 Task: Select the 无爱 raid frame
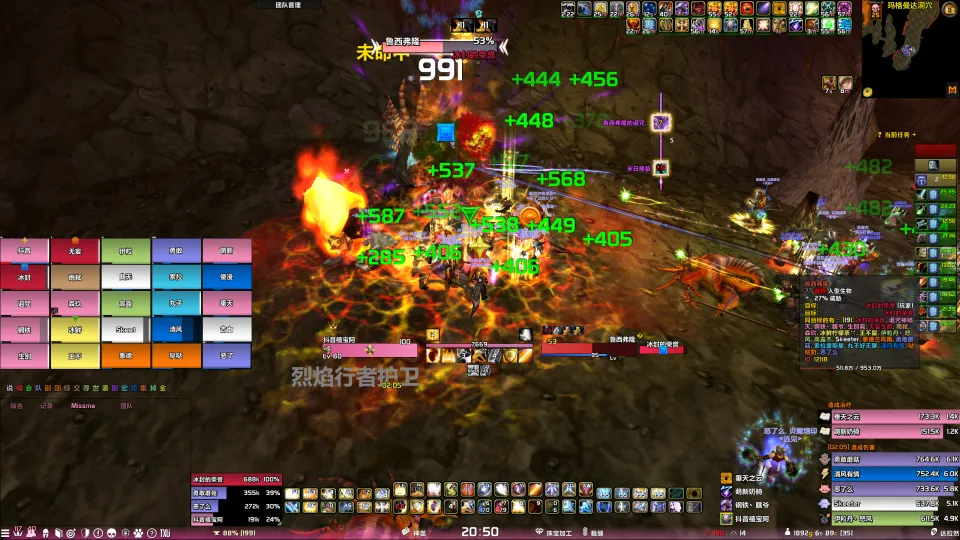tap(75, 251)
